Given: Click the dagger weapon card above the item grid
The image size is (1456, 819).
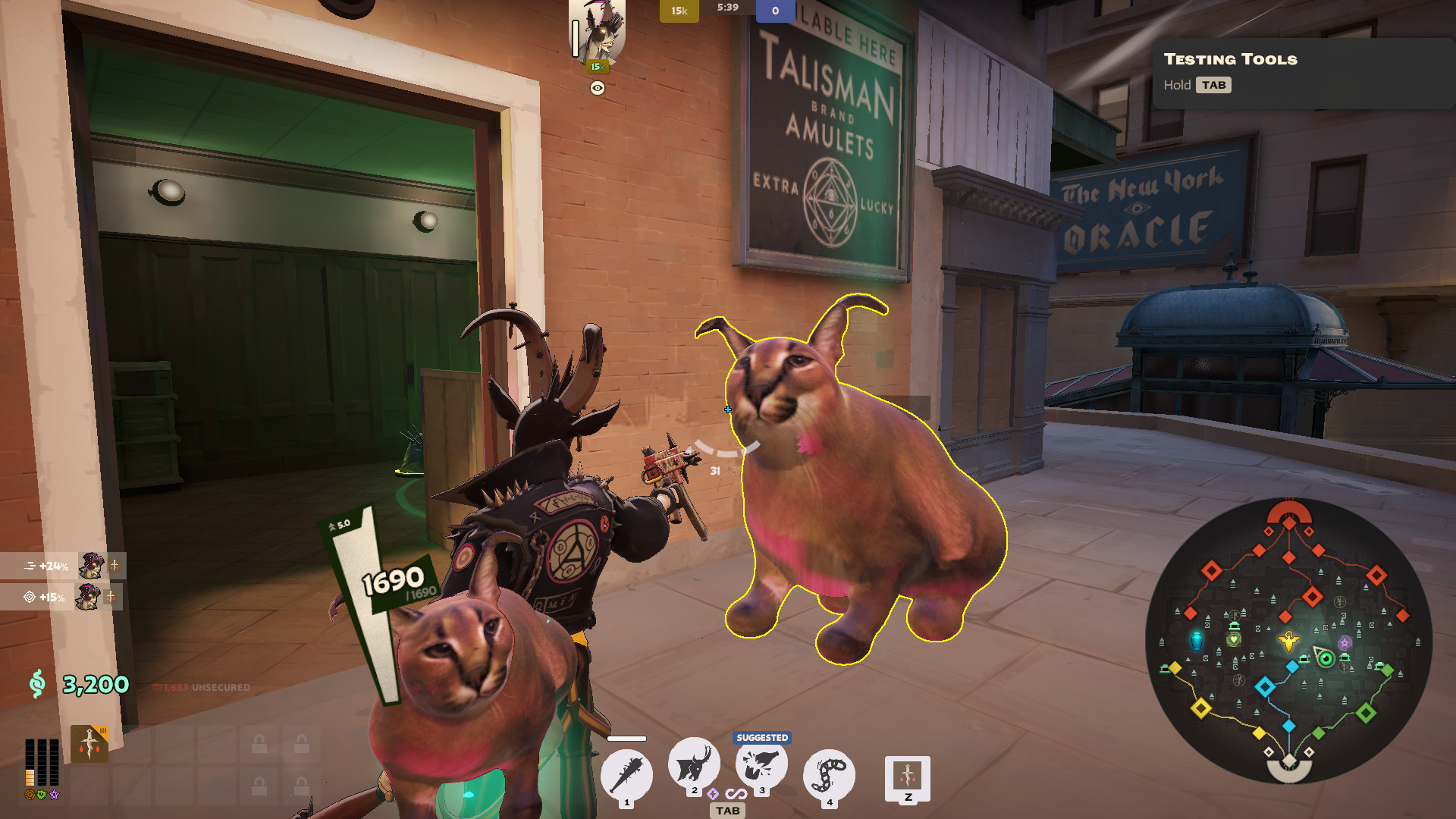Looking at the screenshot, I should [x=89, y=743].
